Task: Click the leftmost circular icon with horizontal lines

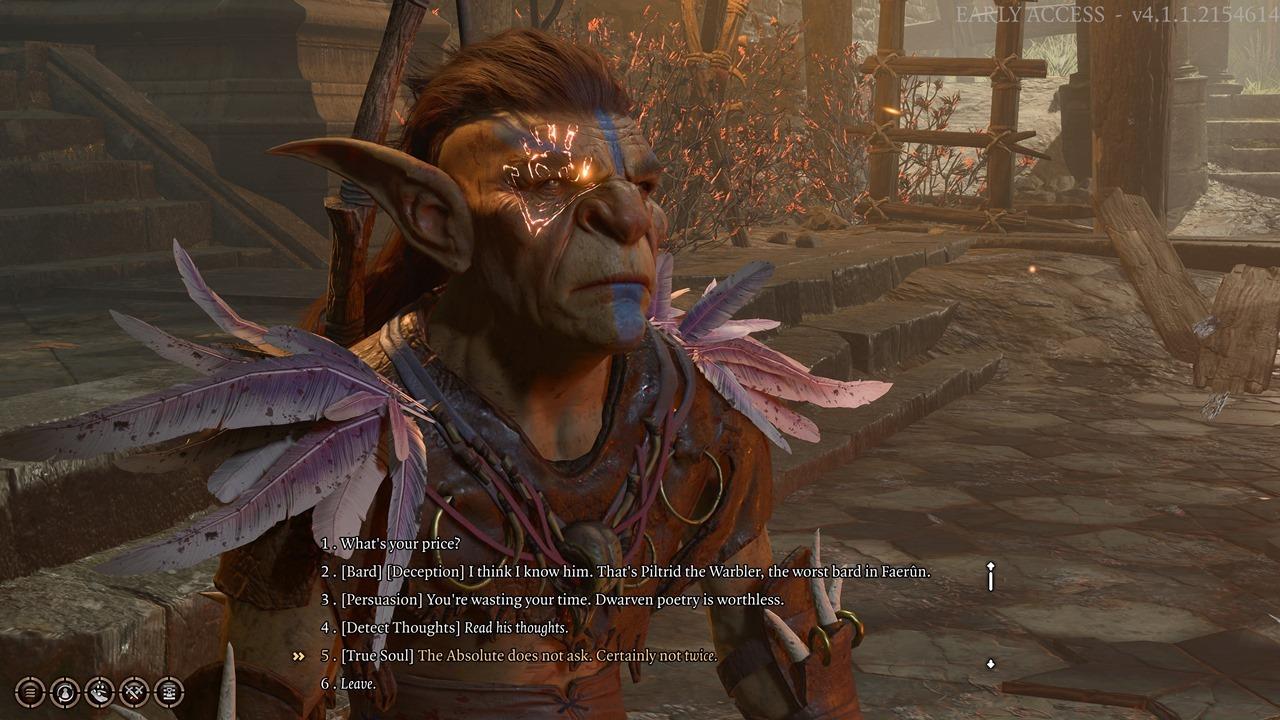Action: 31,690
